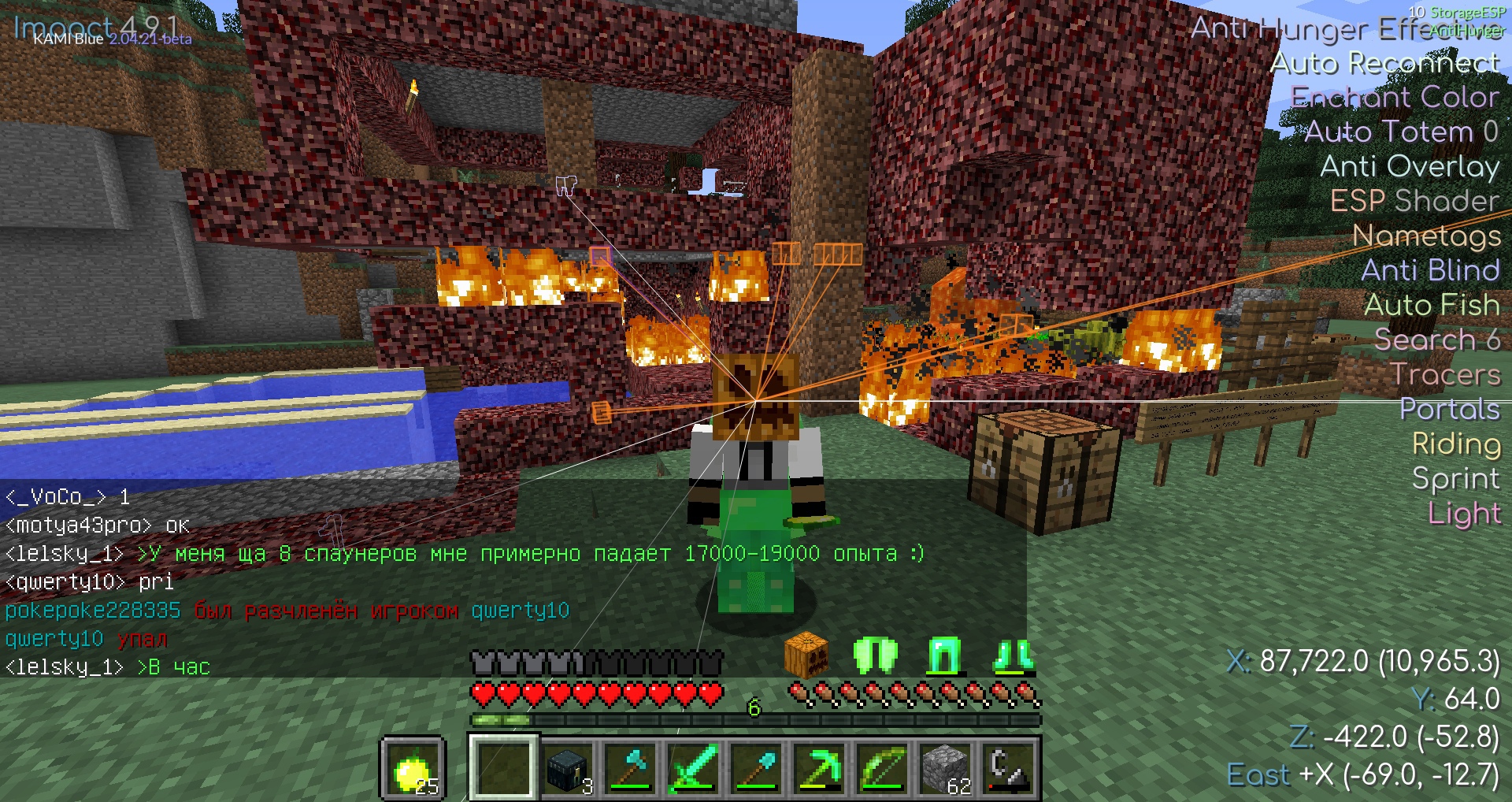The image size is (1512, 802).
Task: Select the ender chest hotbar slot
Action: tap(567, 770)
